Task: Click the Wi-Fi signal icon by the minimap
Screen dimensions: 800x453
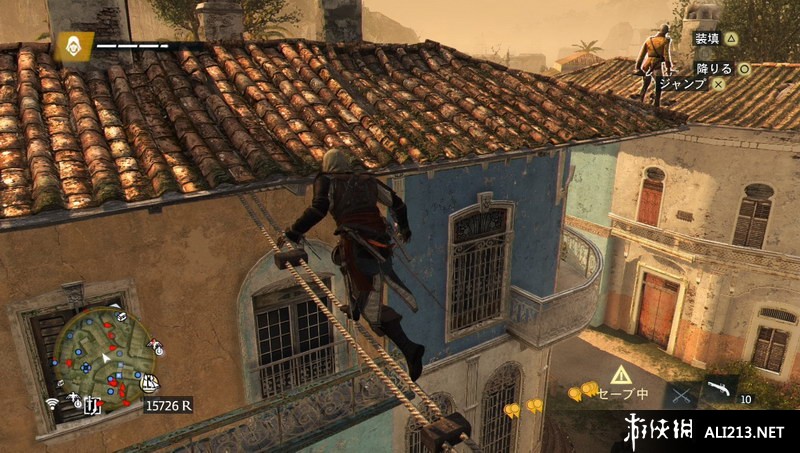Action: pyautogui.click(x=51, y=403)
